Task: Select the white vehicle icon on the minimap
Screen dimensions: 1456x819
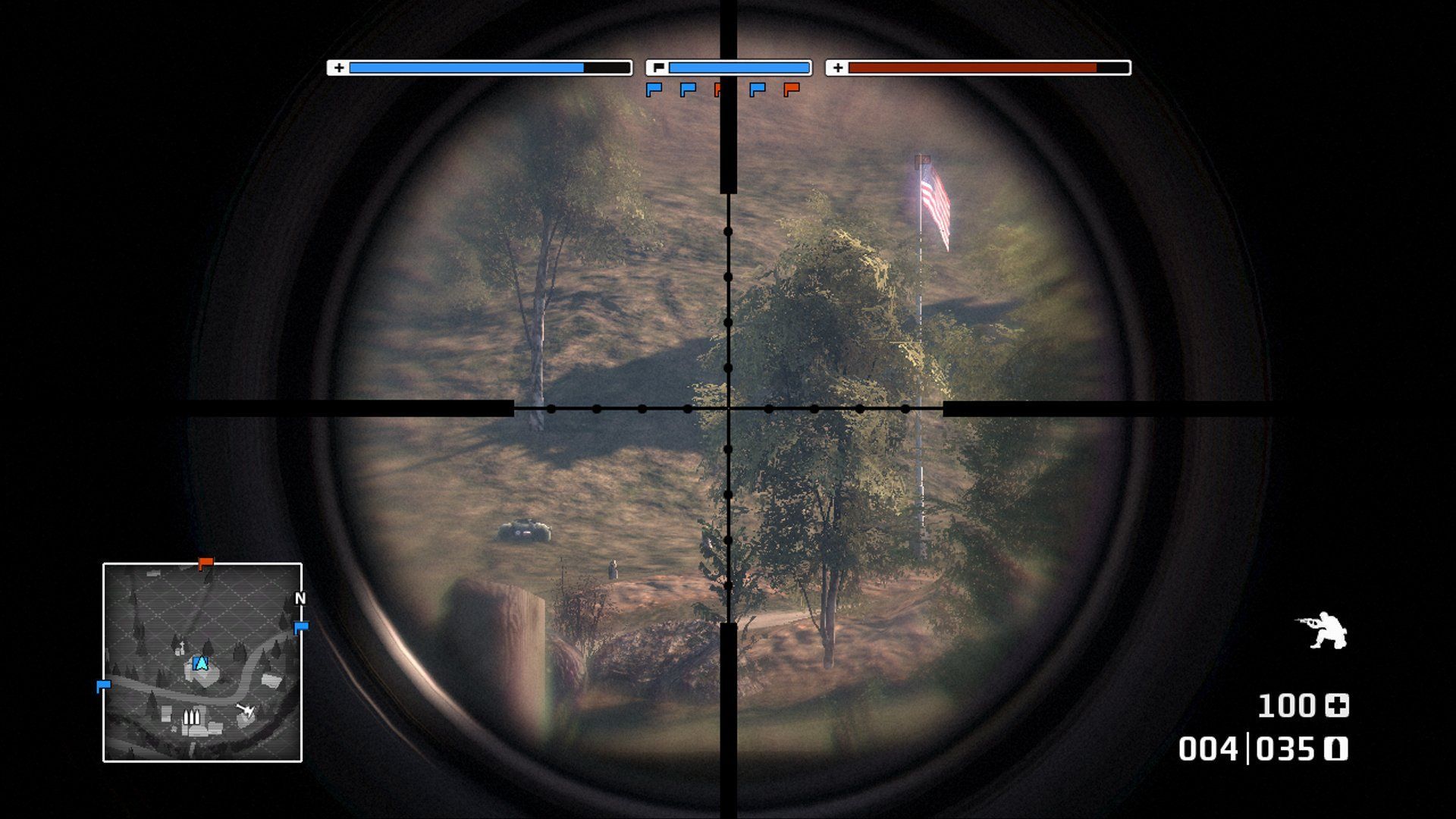Action: (247, 710)
